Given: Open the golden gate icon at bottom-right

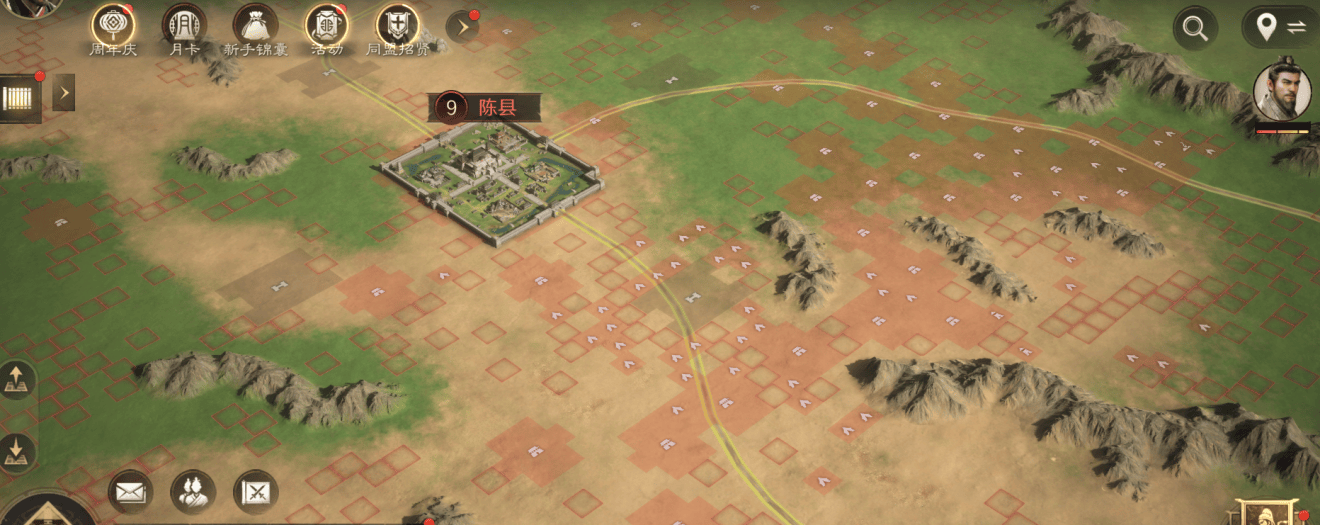Looking at the screenshot, I should point(1268,512).
